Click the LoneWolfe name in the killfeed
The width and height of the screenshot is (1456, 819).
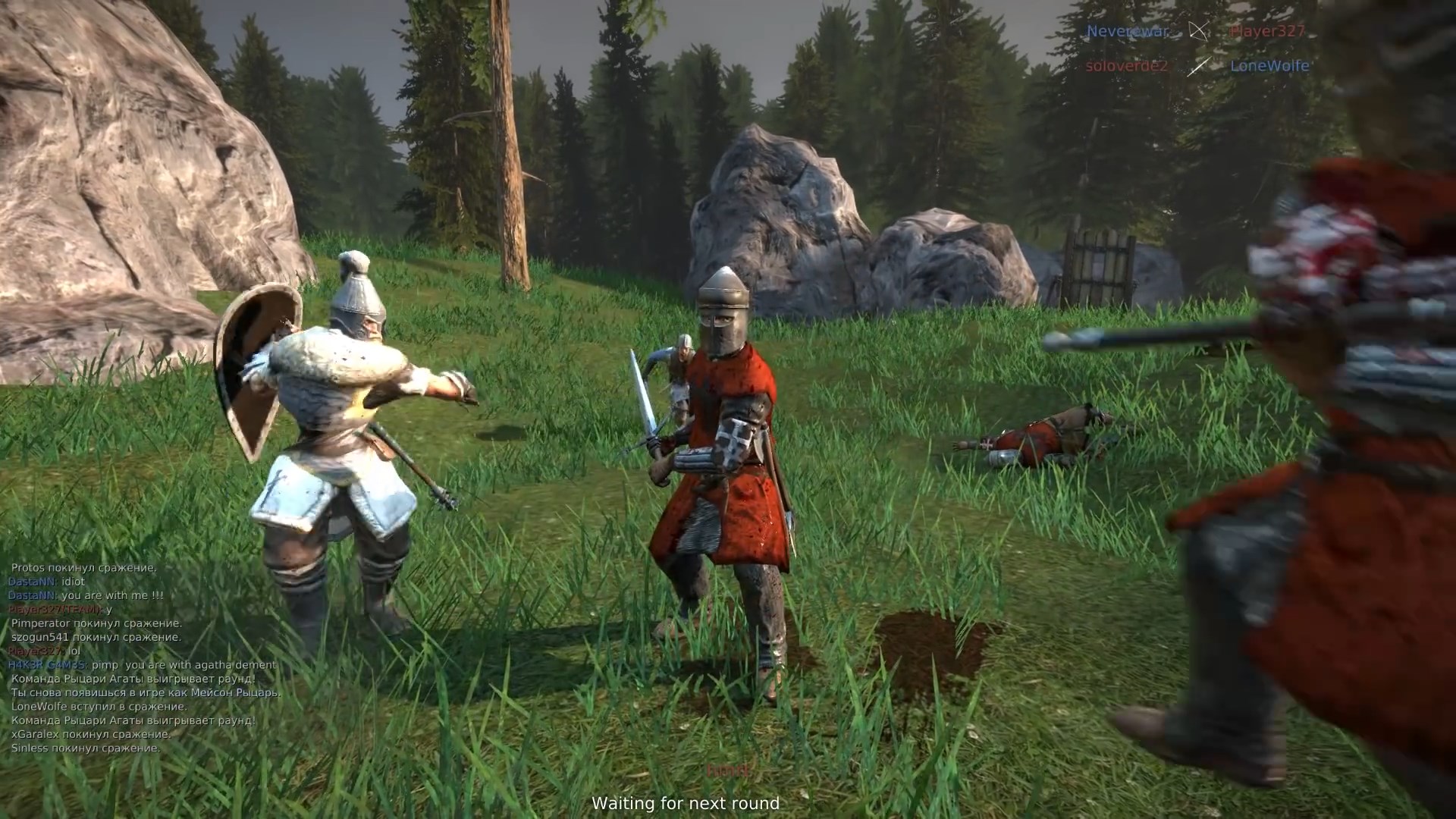point(1269,67)
